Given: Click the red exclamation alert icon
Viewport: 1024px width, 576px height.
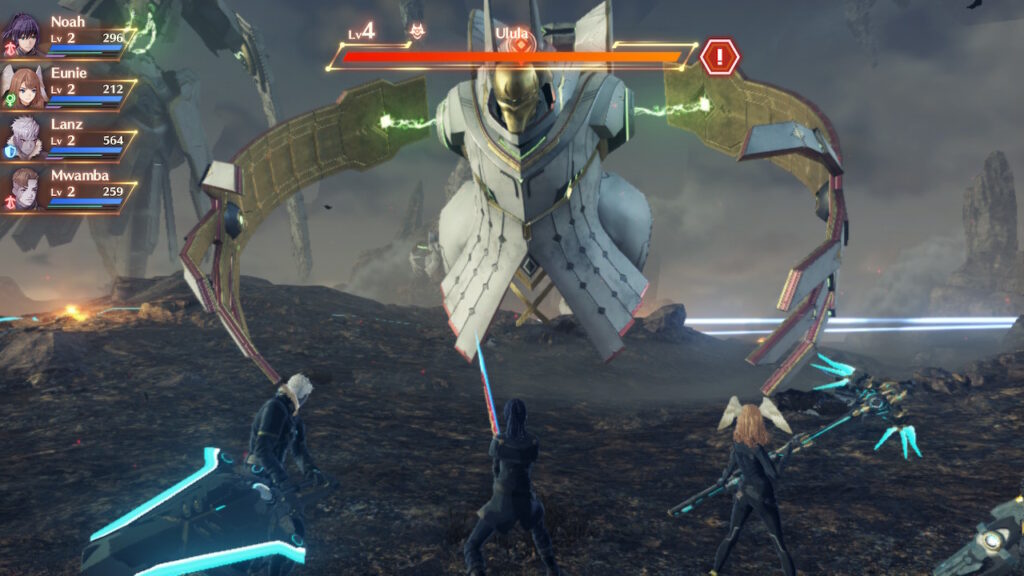Looking at the screenshot, I should (x=719, y=56).
